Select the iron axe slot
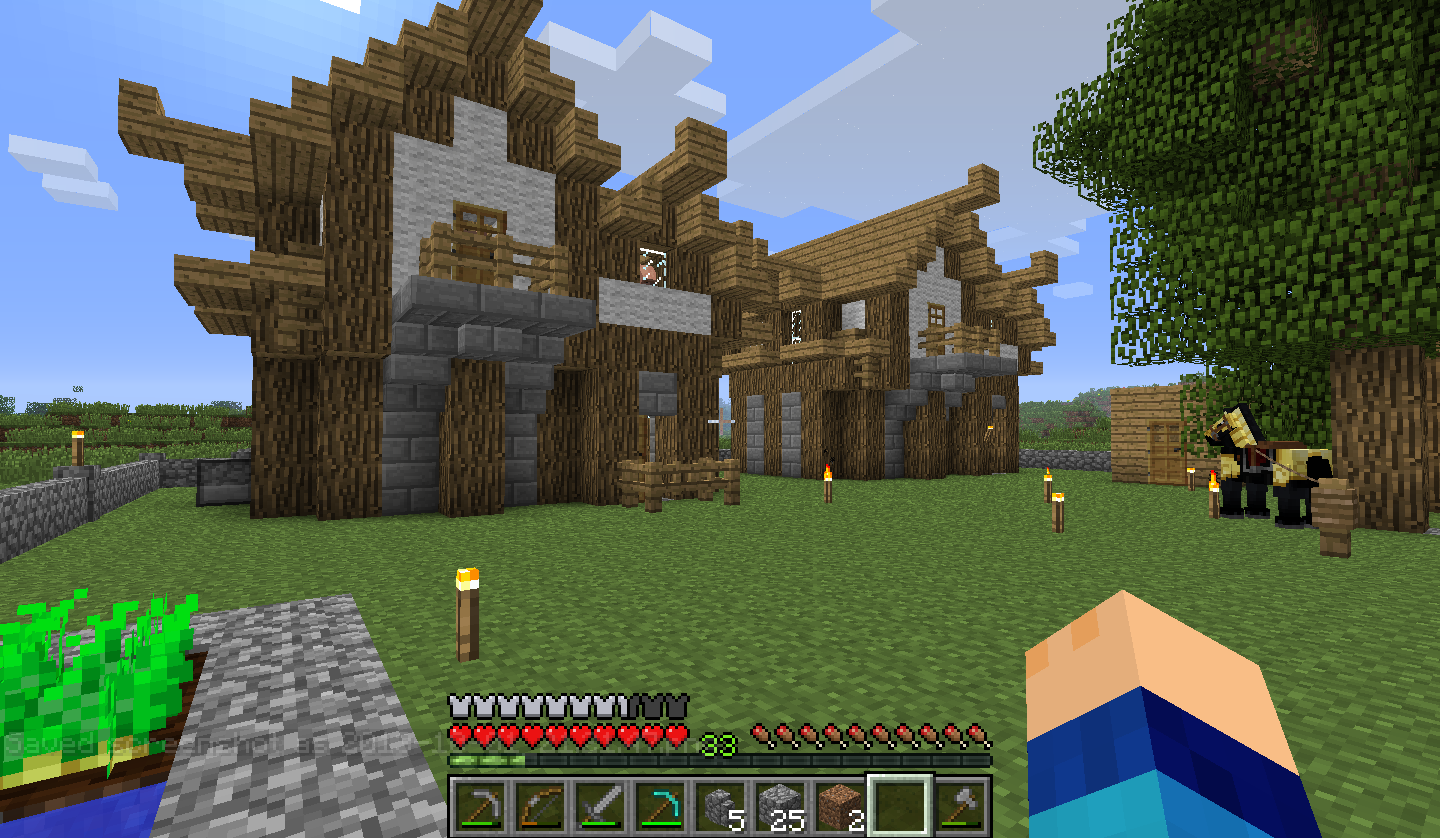1440x838 pixels. 959,806
